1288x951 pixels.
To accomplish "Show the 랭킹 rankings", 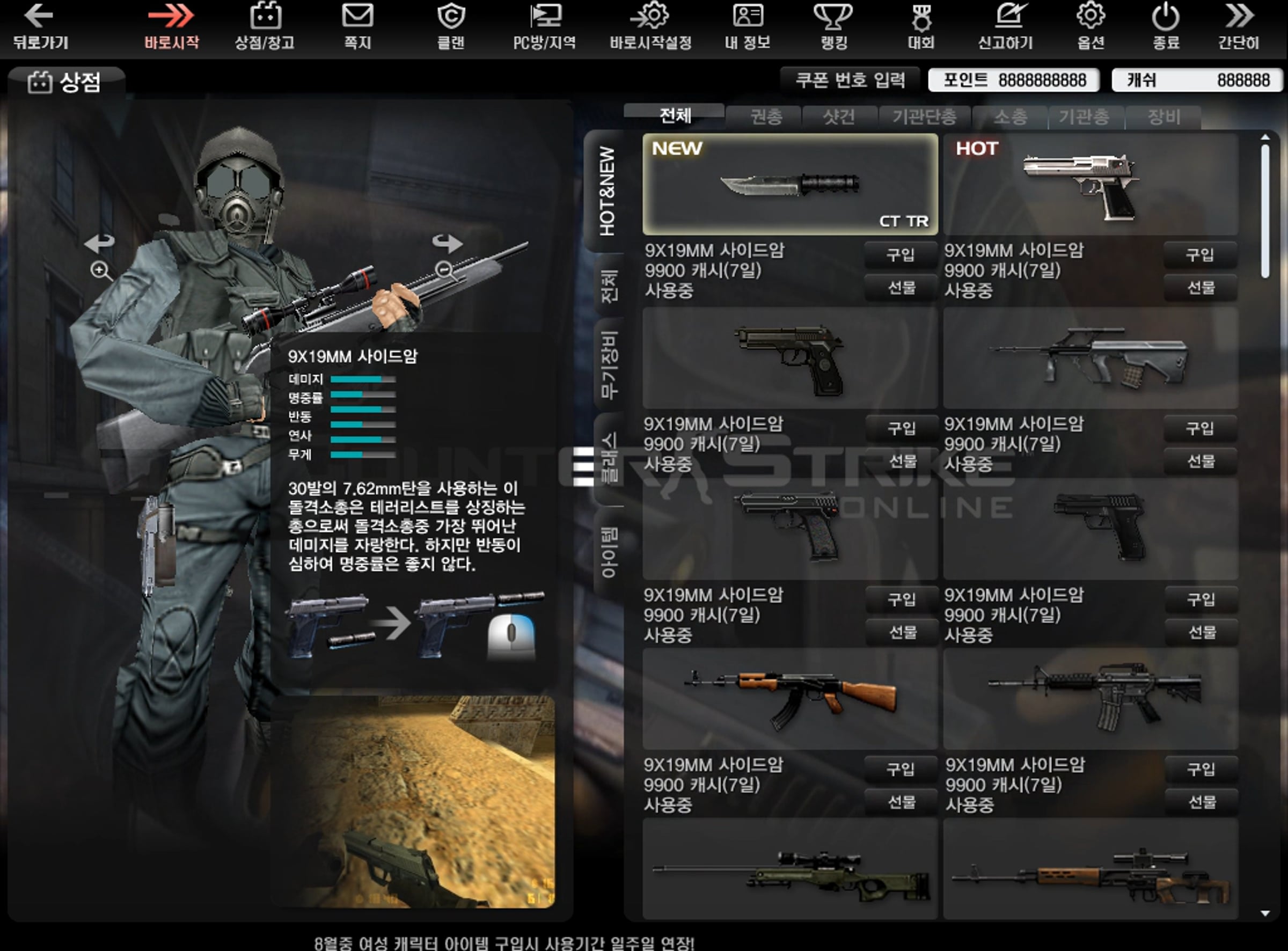I will 833,26.
